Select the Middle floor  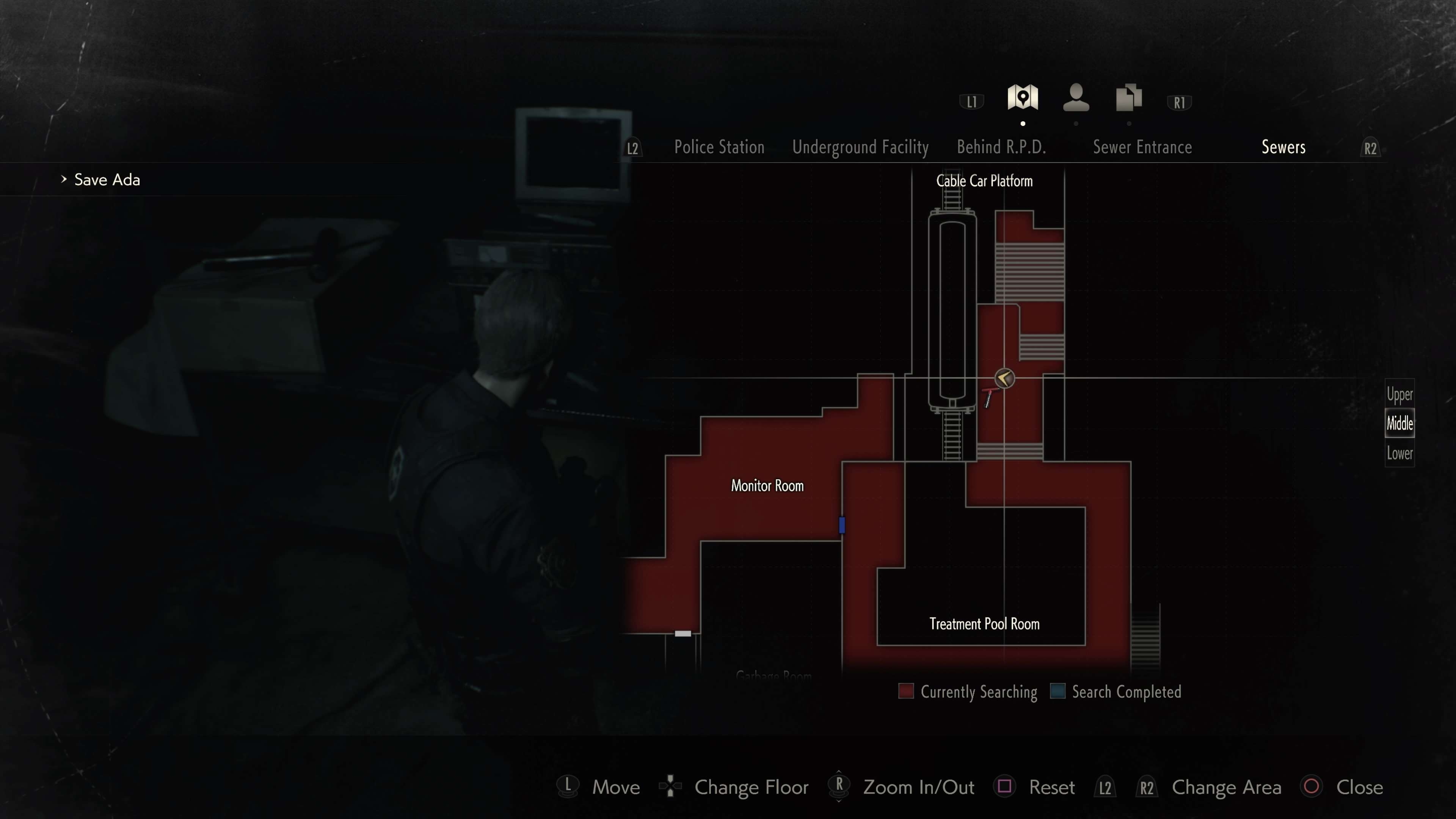[x=1400, y=424]
